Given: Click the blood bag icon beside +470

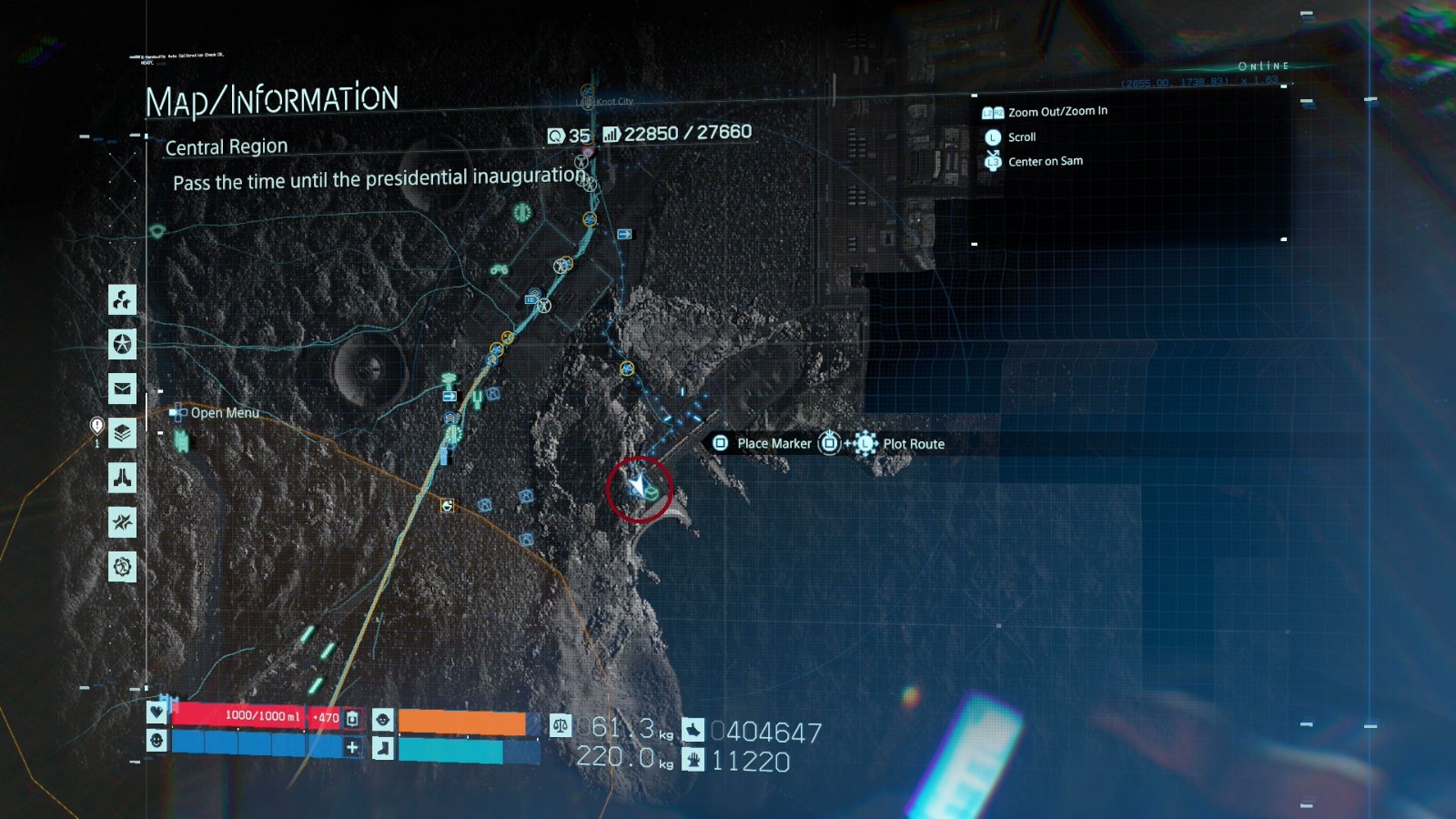Looking at the screenshot, I should (351, 717).
